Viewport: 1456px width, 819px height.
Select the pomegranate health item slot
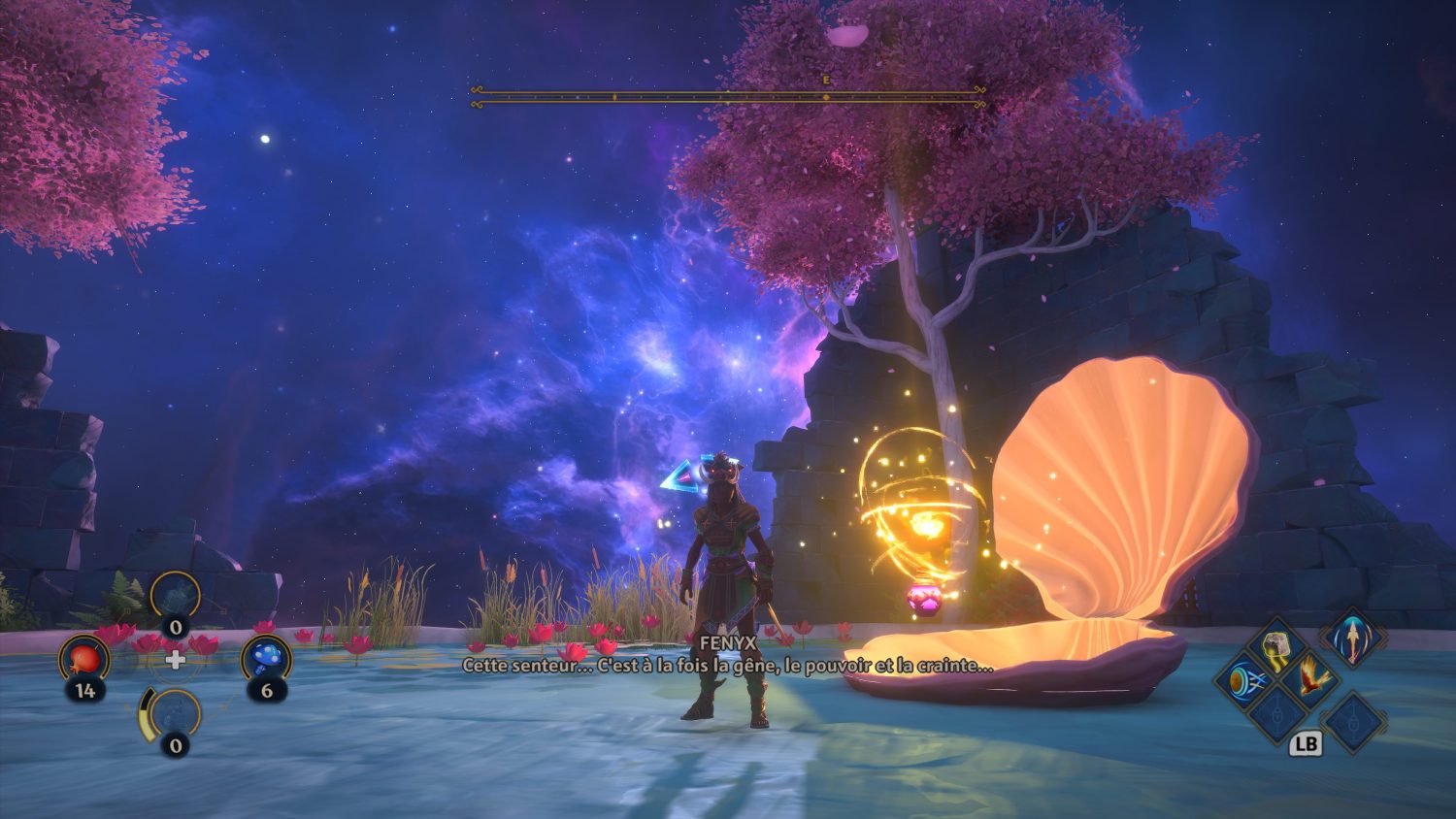click(x=84, y=660)
